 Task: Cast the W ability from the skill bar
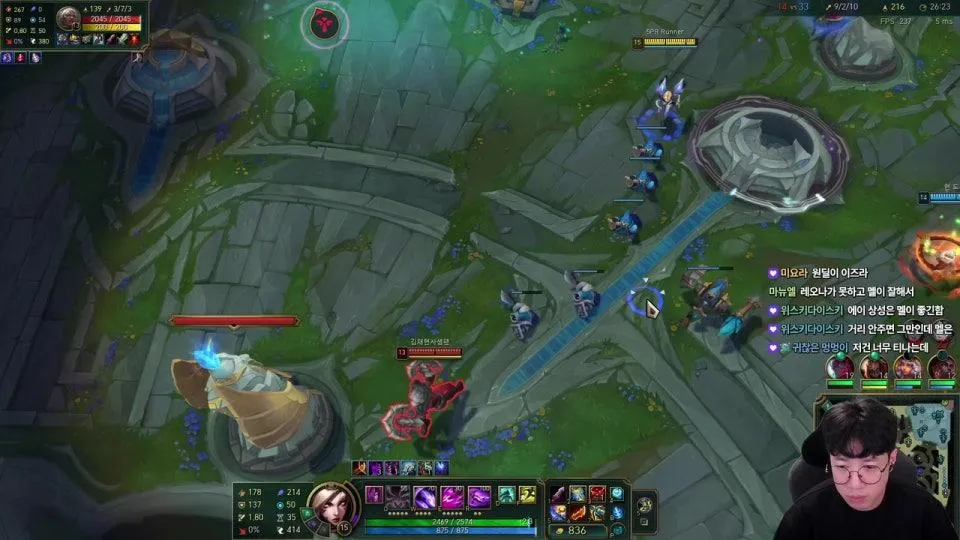pos(425,497)
